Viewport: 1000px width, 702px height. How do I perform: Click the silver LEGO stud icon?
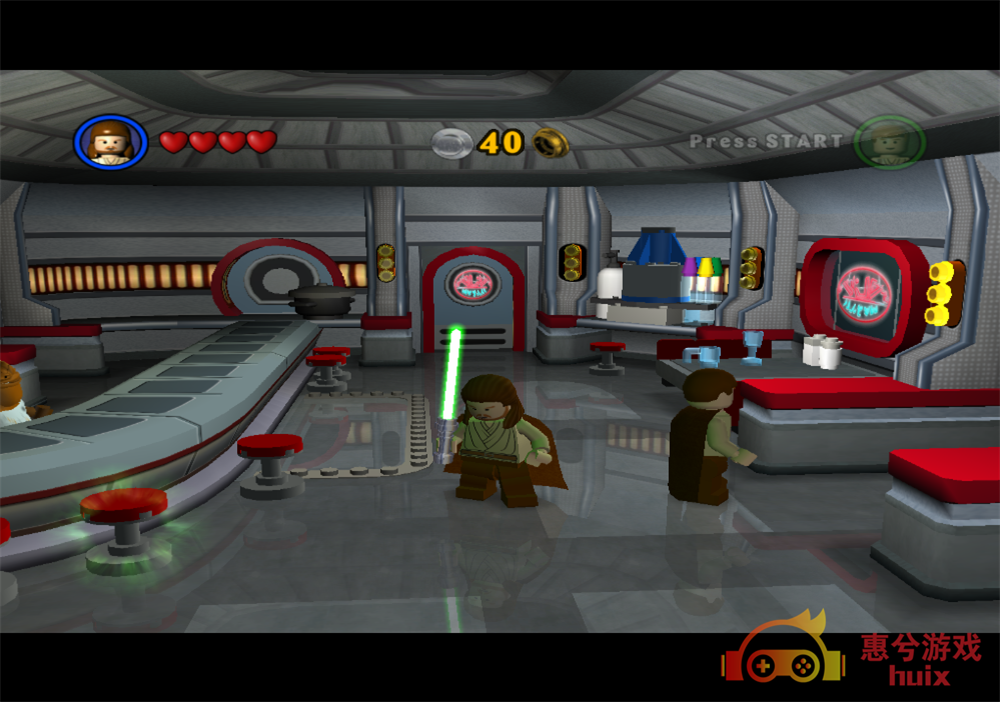[452, 143]
